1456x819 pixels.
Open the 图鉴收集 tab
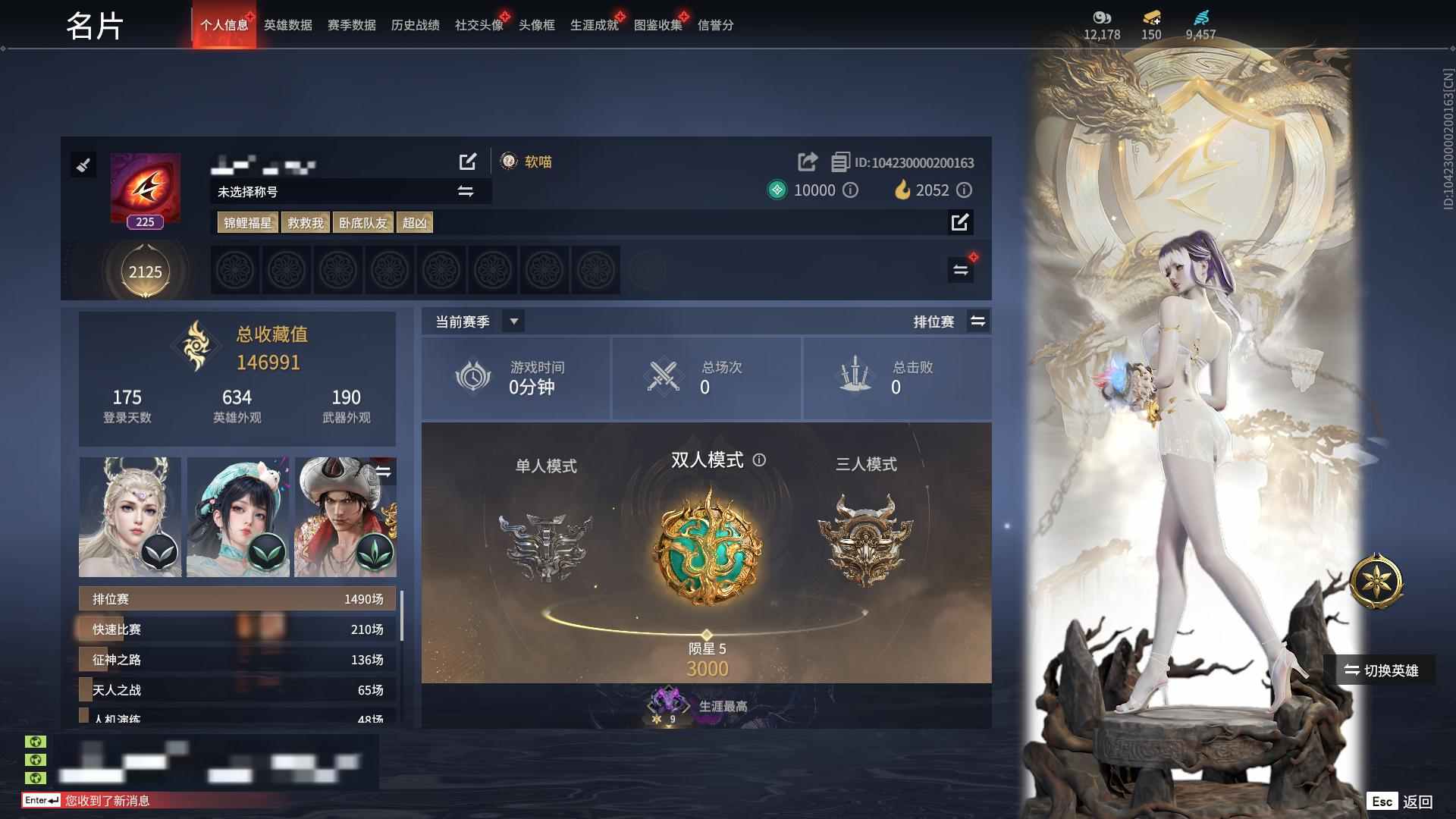coord(657,24)
